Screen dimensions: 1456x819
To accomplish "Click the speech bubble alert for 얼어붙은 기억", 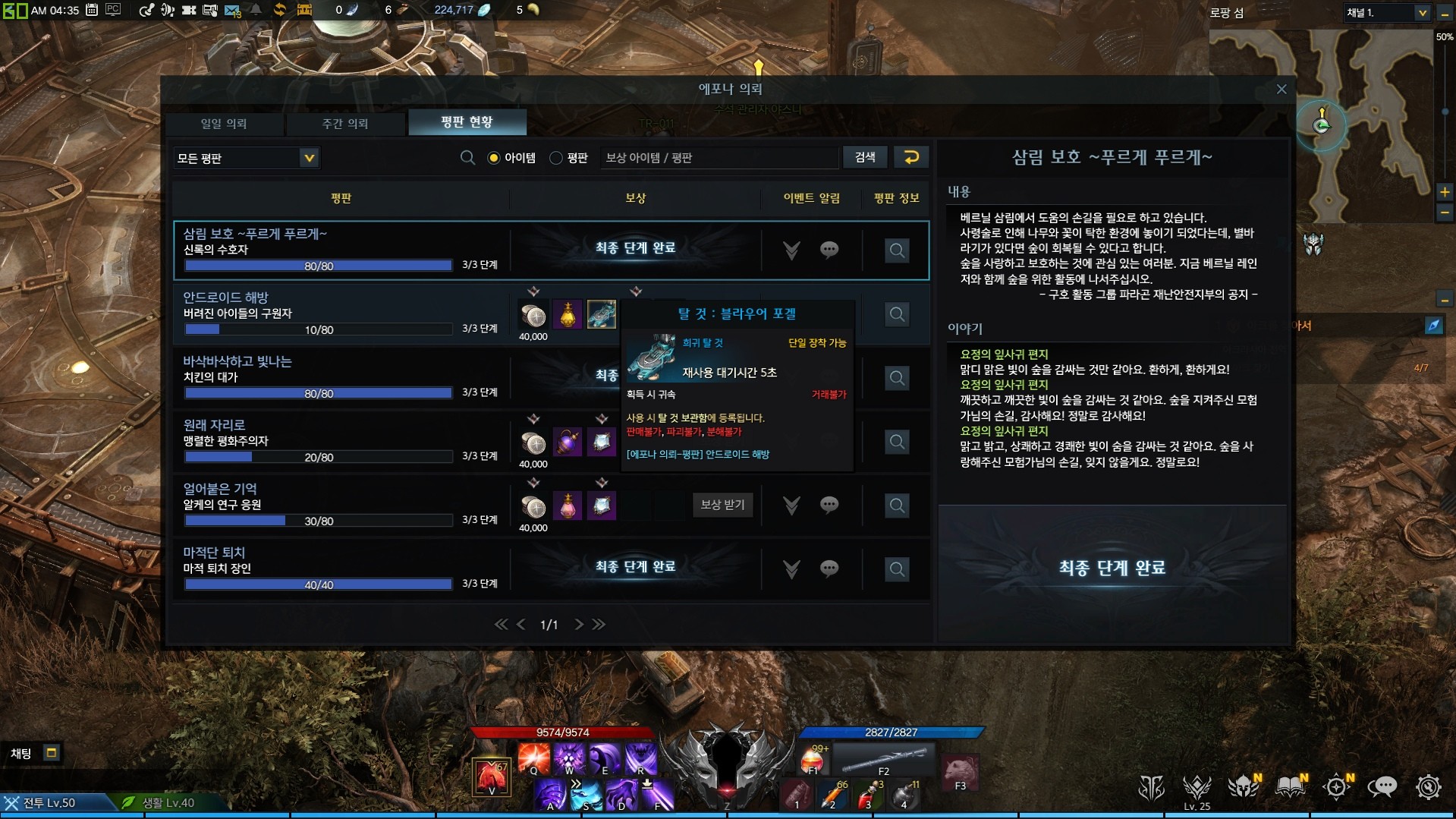I will click(x=829, y=505).
